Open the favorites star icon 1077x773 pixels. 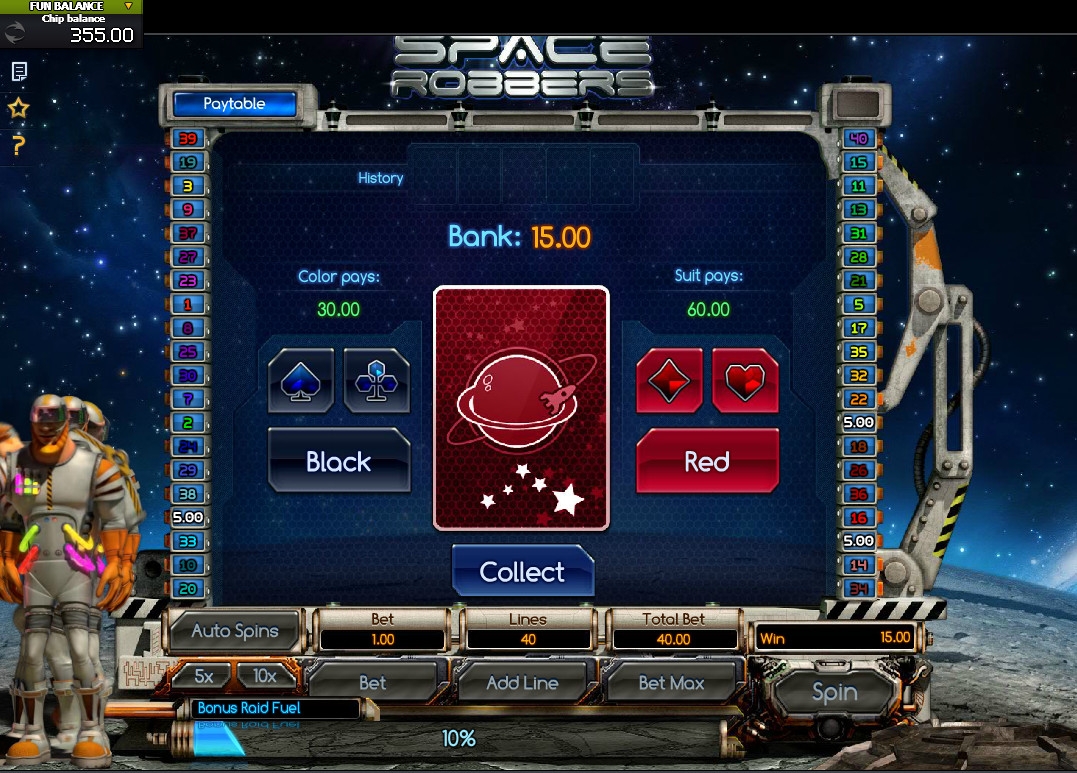pyautogui.click(x=19, y=108)
